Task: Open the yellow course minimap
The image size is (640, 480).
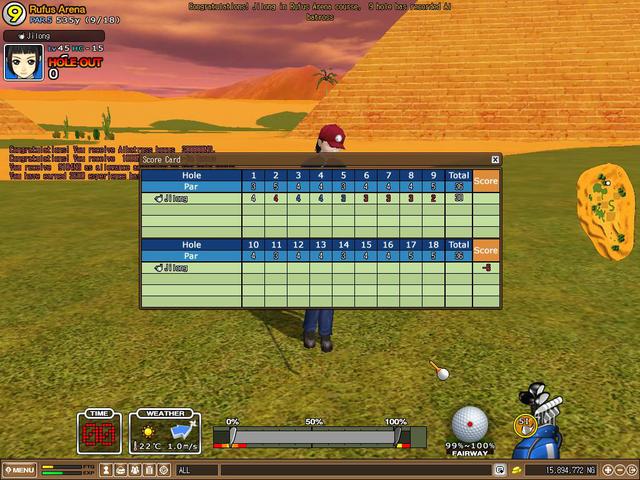Action: 605,211
